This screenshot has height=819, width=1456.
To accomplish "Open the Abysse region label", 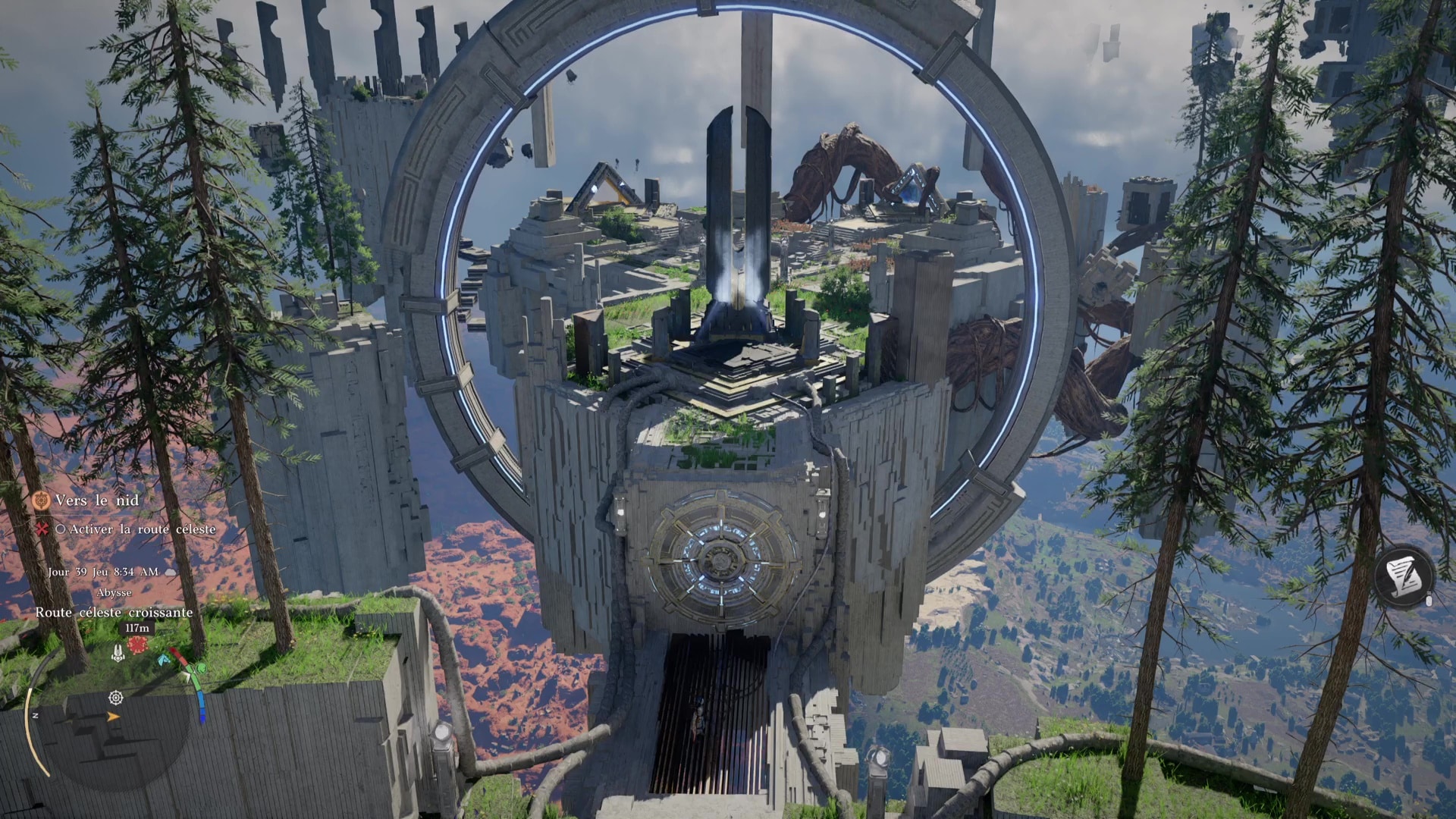I will click(115, 592).
